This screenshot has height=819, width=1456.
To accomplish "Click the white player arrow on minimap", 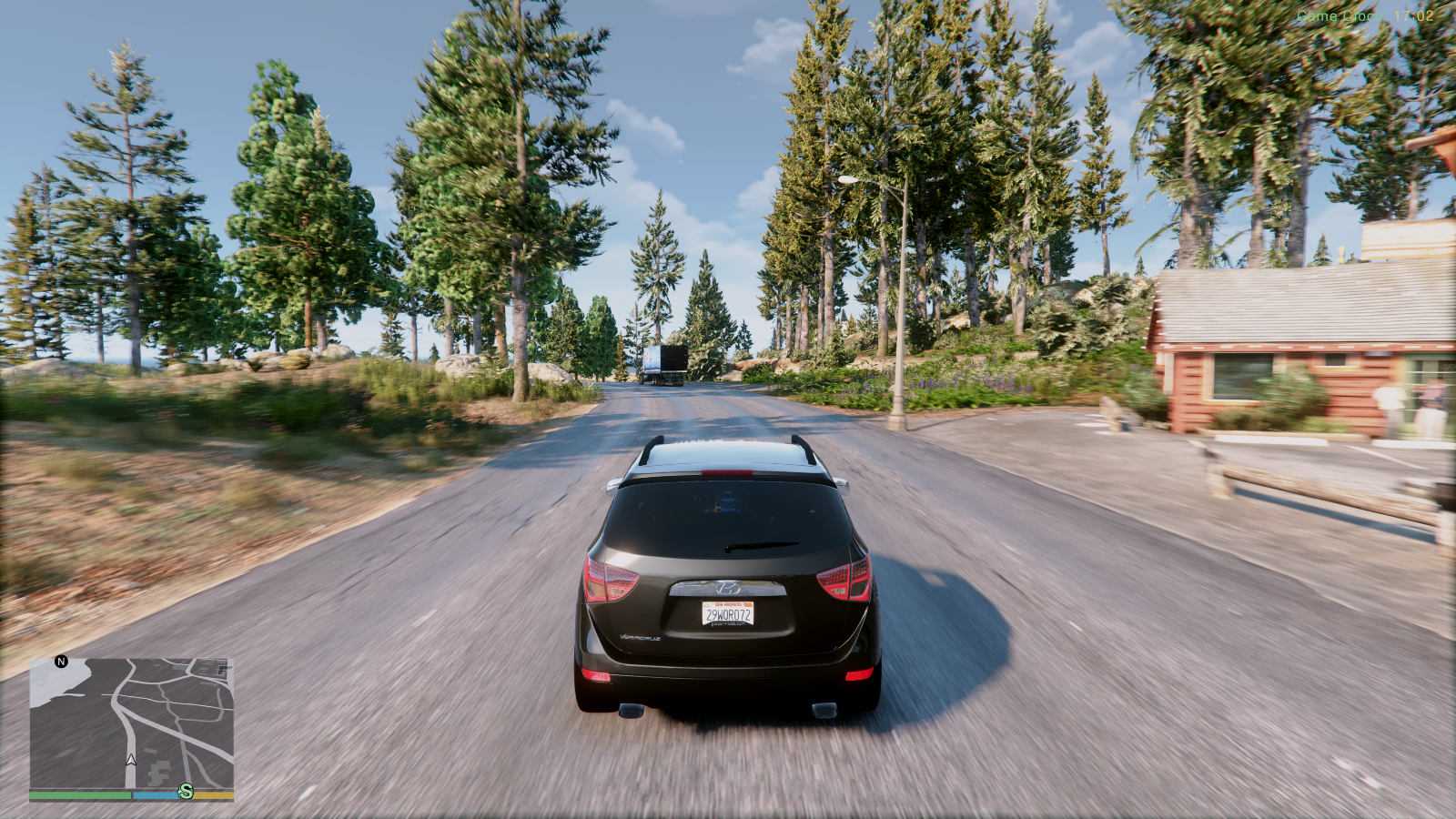I will pos(131,759).
